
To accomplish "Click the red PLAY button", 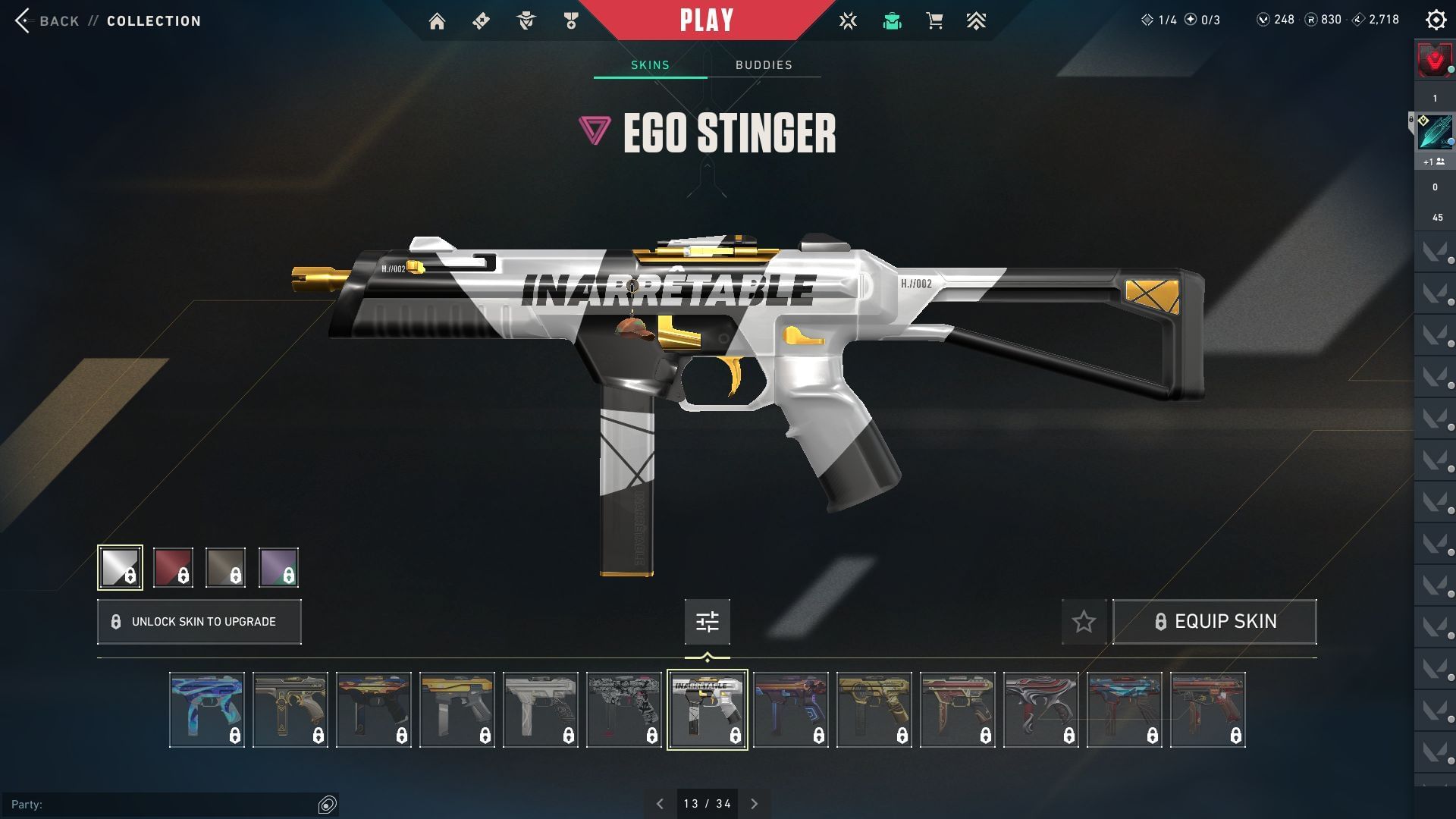I will pos(706,20).
